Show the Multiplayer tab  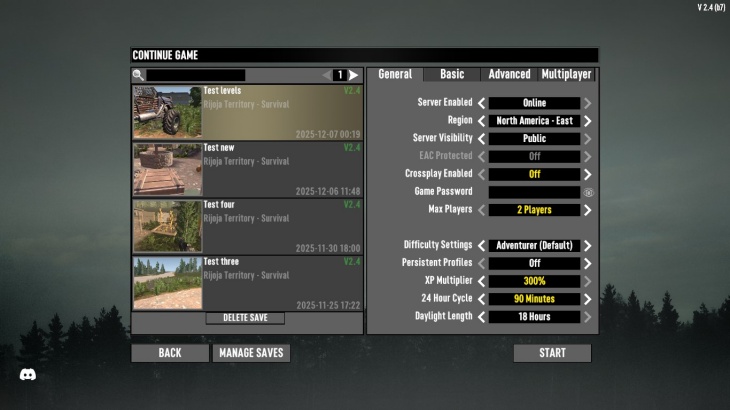coord(567,74)
